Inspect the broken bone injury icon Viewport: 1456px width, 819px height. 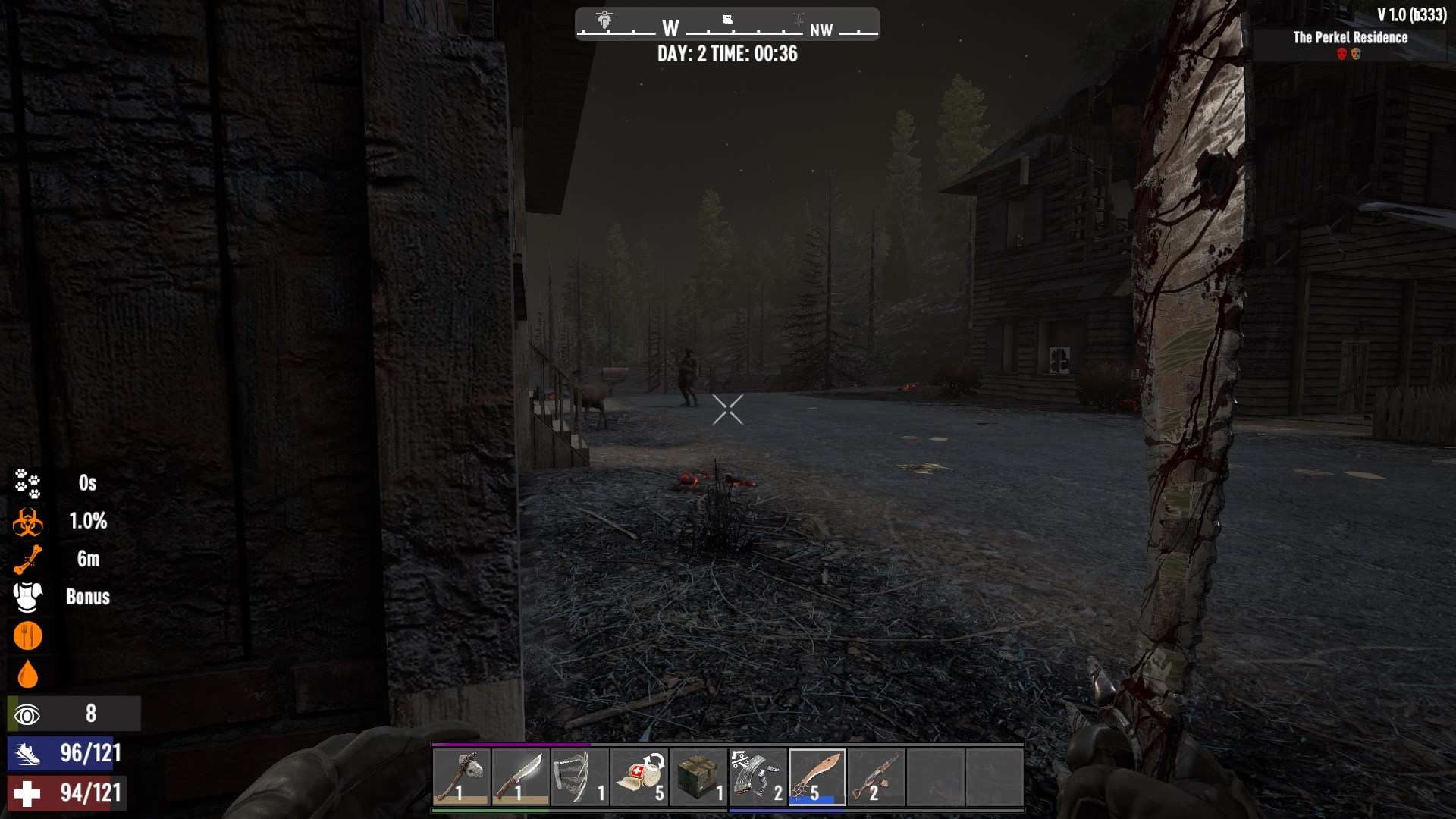(28, 560)
